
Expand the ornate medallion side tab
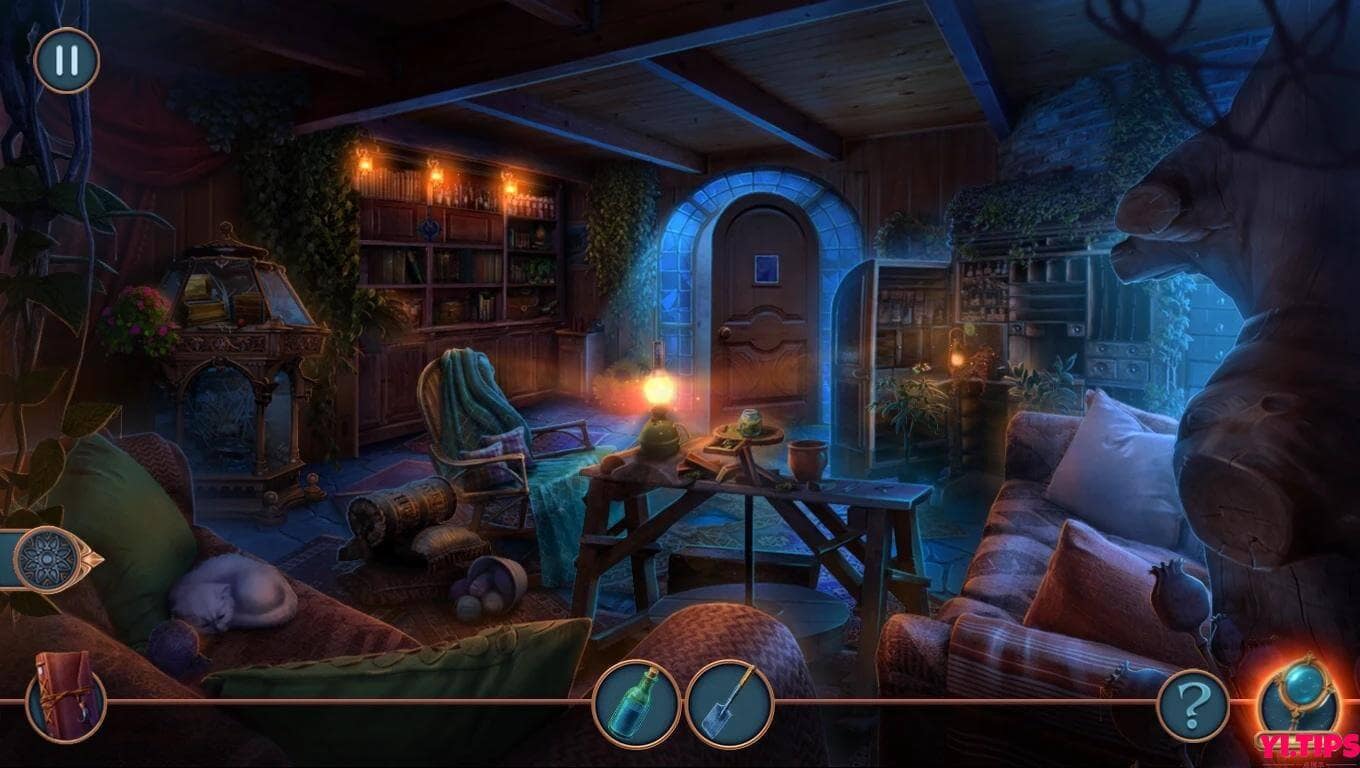[48, 559]
